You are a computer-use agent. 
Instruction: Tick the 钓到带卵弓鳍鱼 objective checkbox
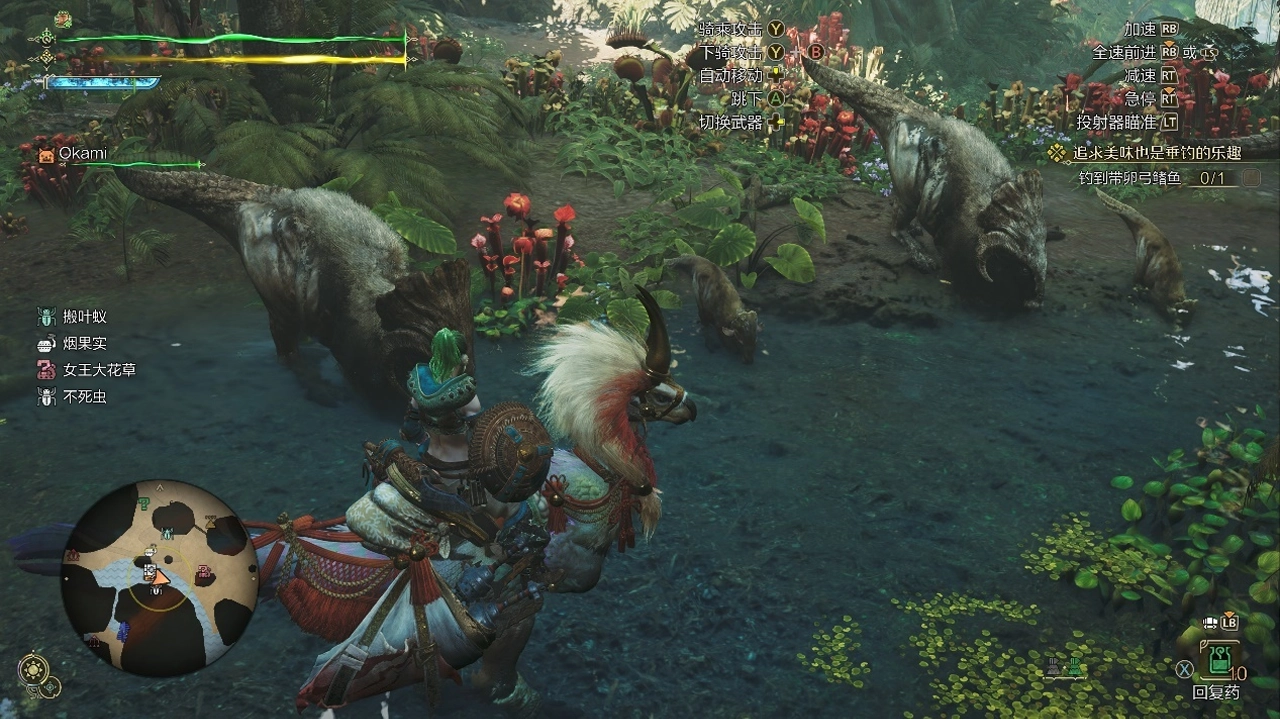1251,179
